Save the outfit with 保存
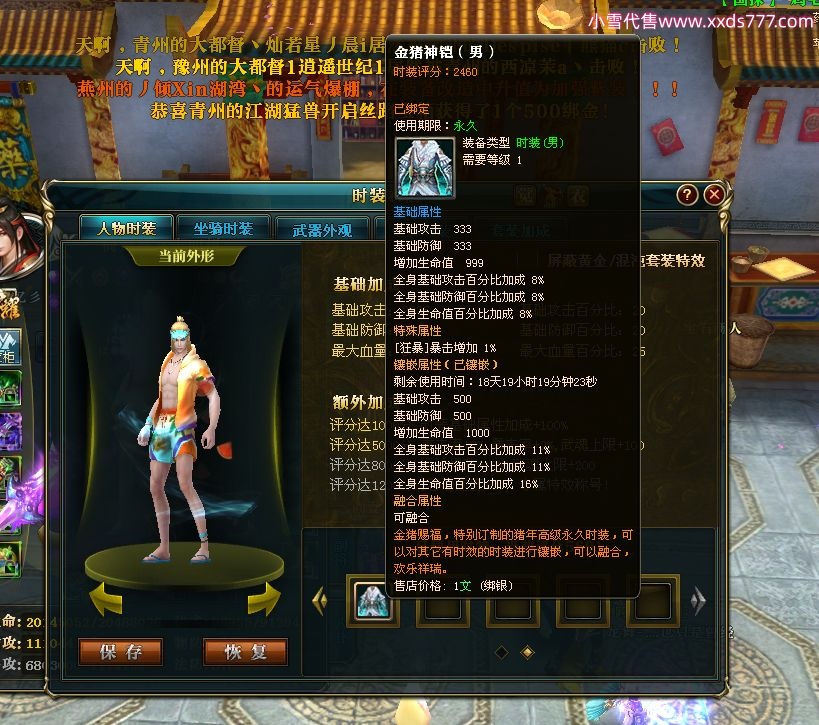 [x=120, y=652]
